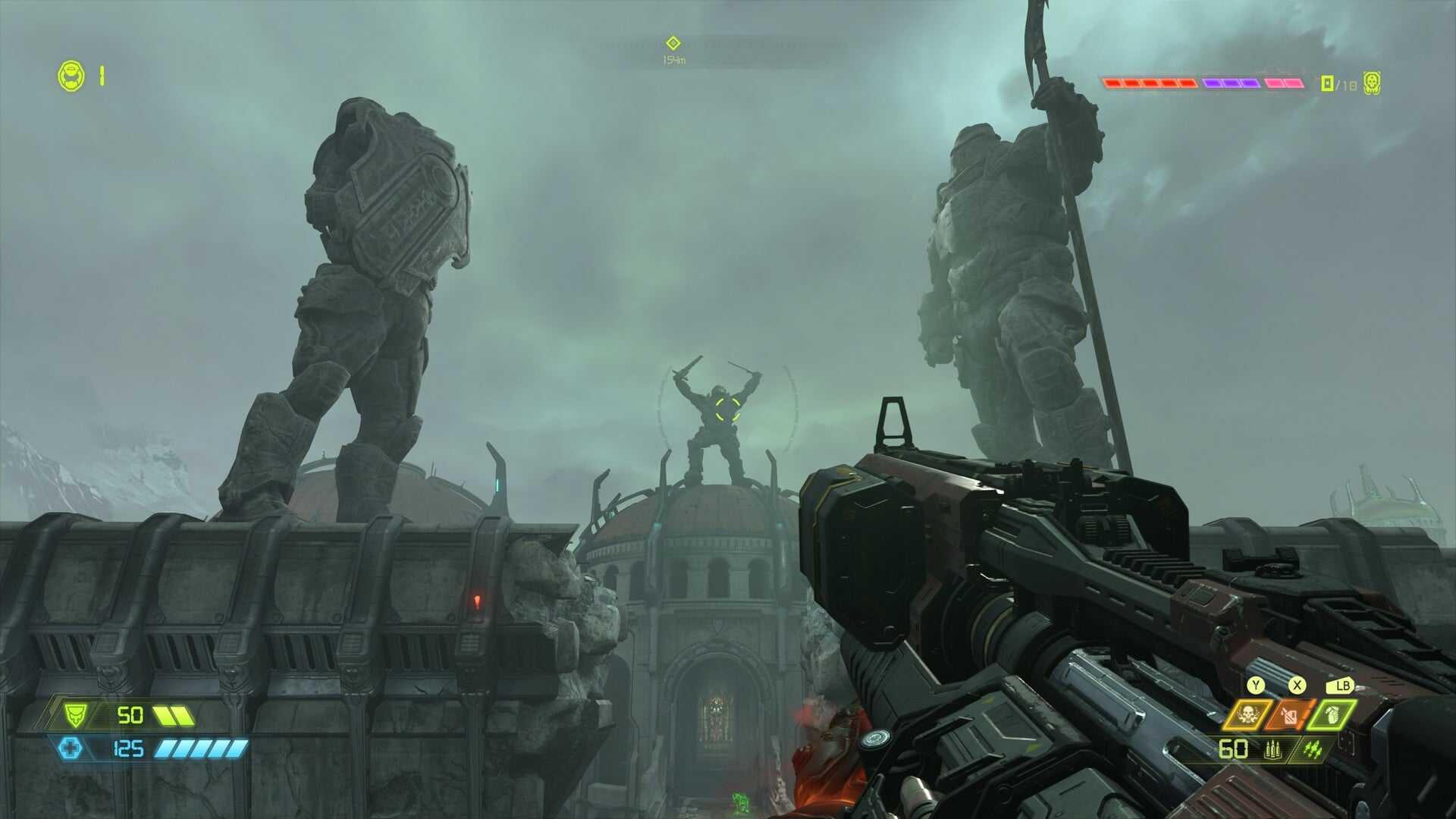The image size is (1456, 819).
Task: Click the green armor shield icon
Action: click(74, 714)
